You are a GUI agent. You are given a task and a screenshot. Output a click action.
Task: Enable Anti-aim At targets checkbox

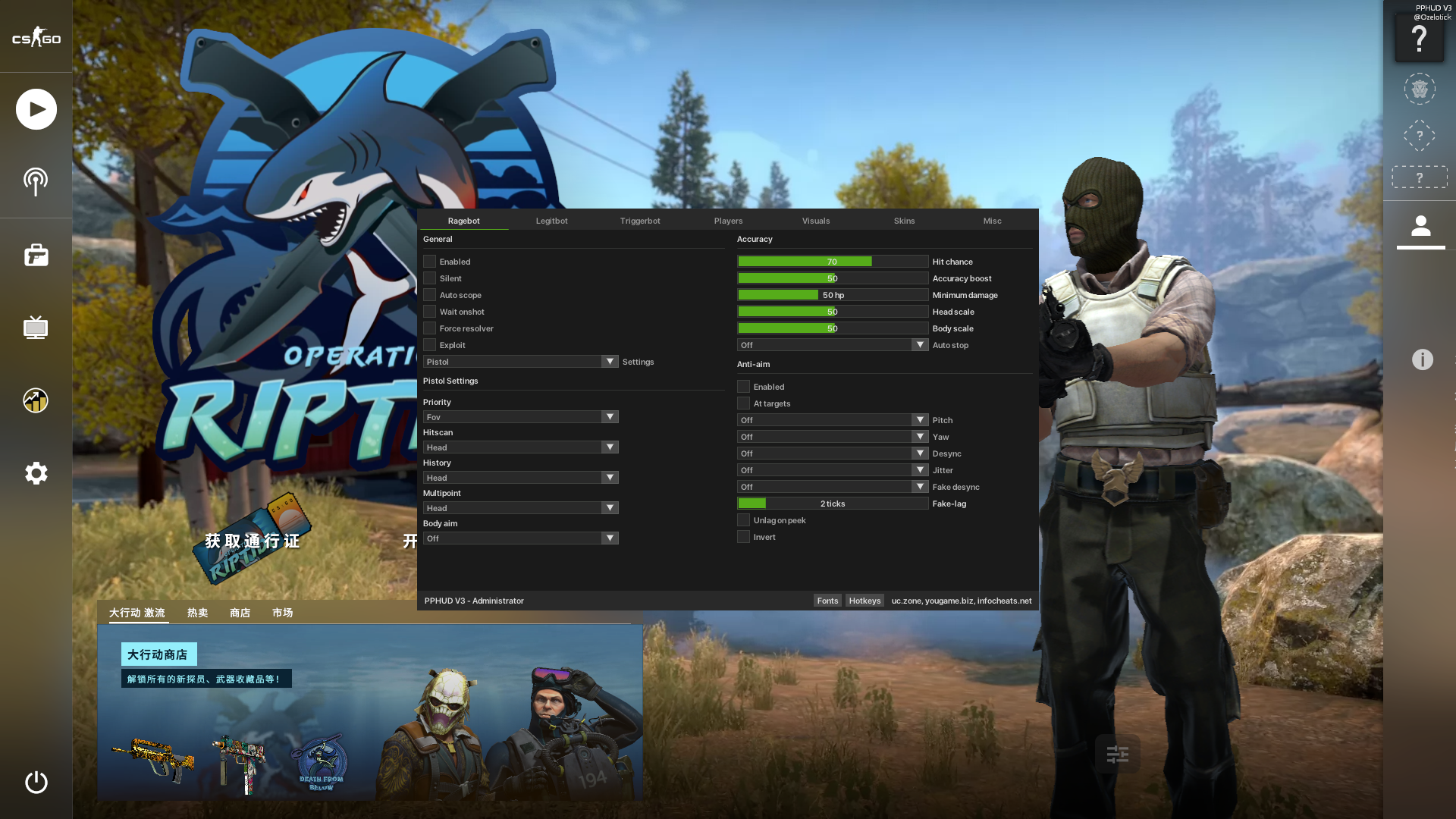[743, 403]
